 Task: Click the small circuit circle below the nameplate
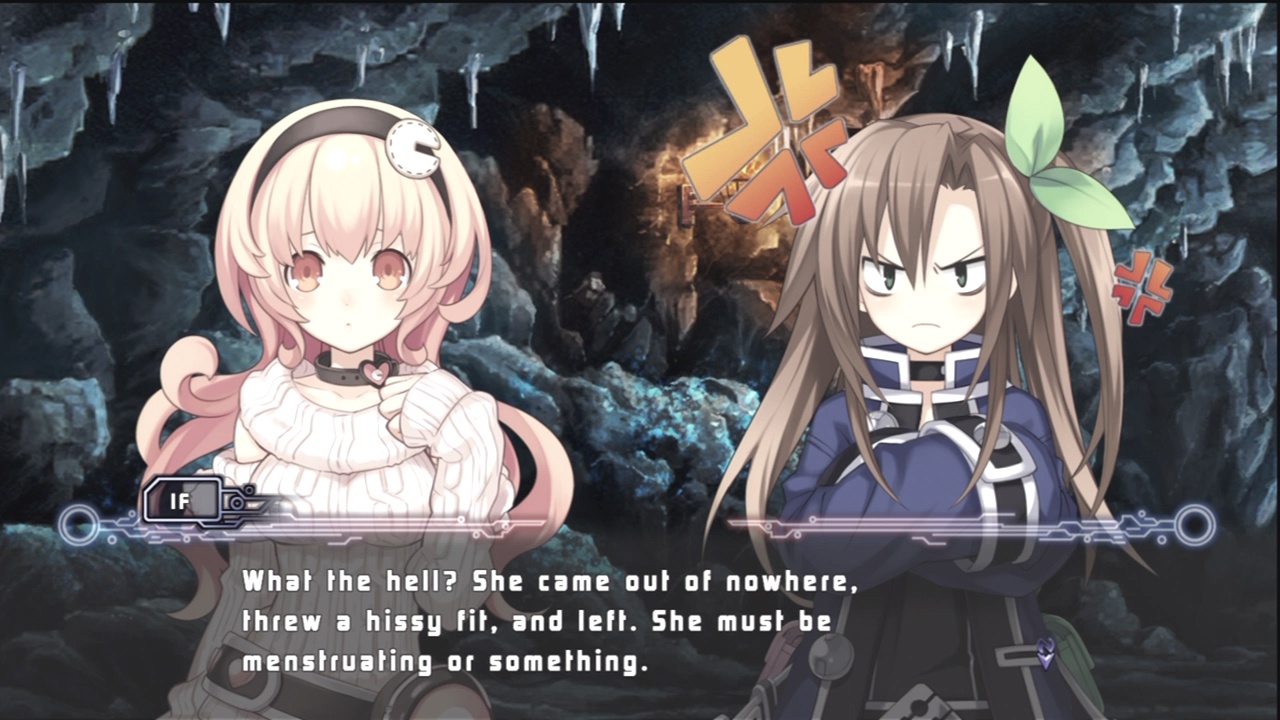(112, 537)
